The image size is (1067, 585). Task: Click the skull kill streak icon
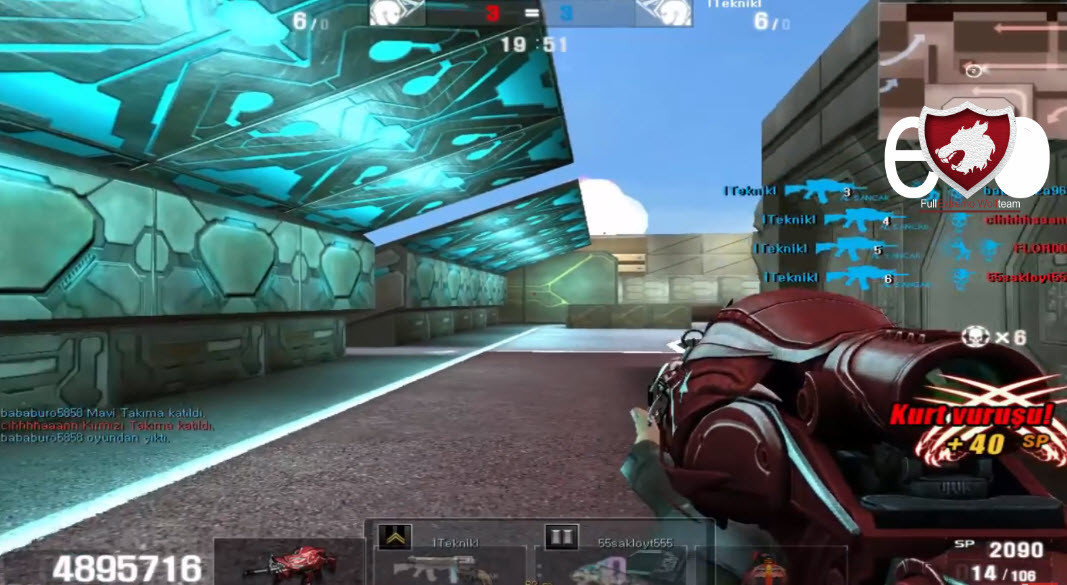coord(975,337)
